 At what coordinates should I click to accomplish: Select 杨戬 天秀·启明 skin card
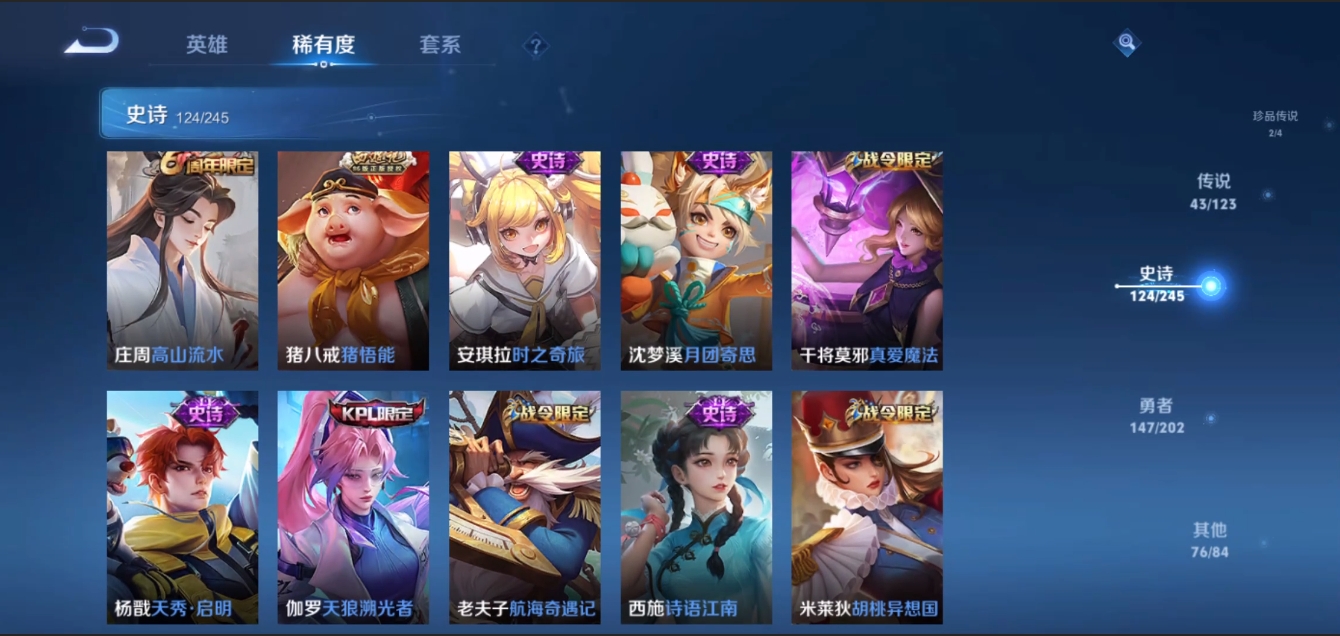(182, 507)
